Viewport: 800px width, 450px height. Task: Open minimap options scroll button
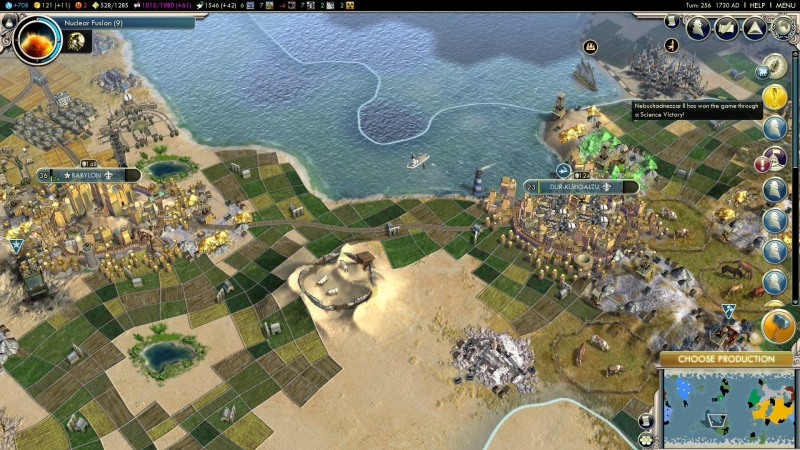pyautogui.click(x=646, y=420)
